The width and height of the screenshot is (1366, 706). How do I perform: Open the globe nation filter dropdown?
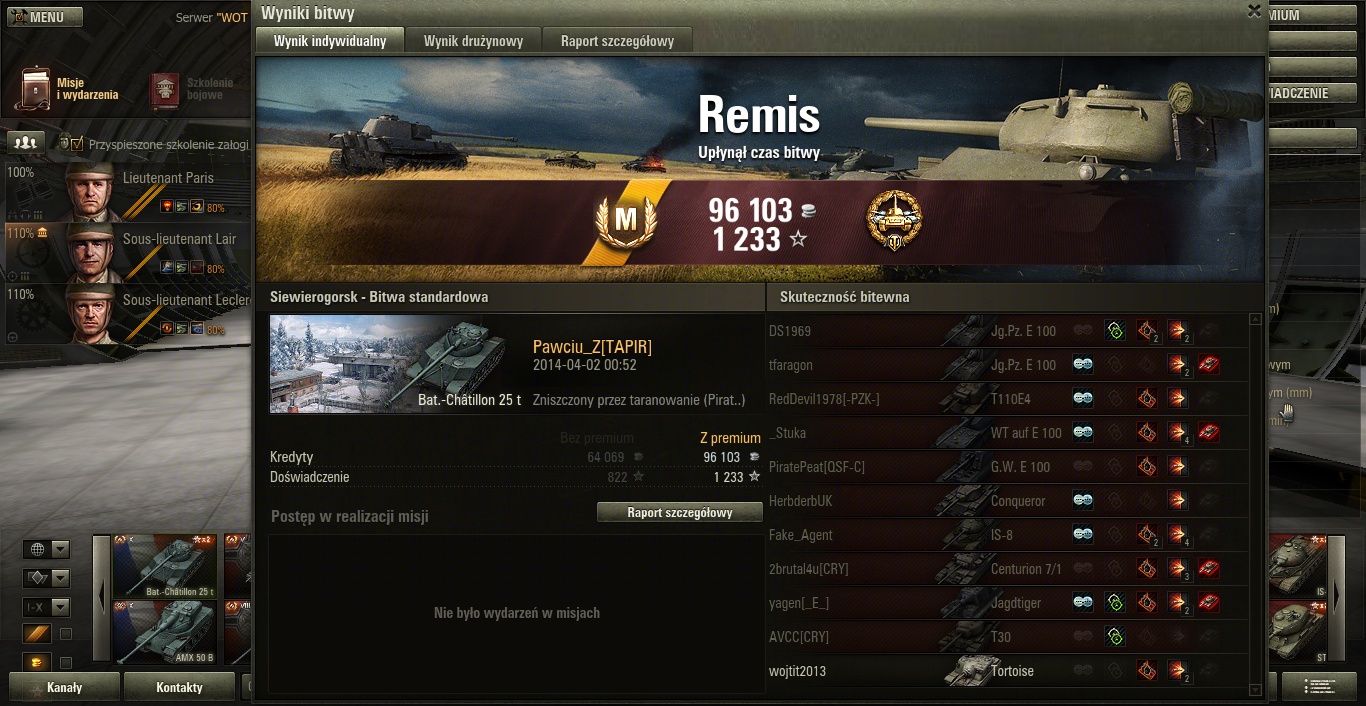coord(47,549)
